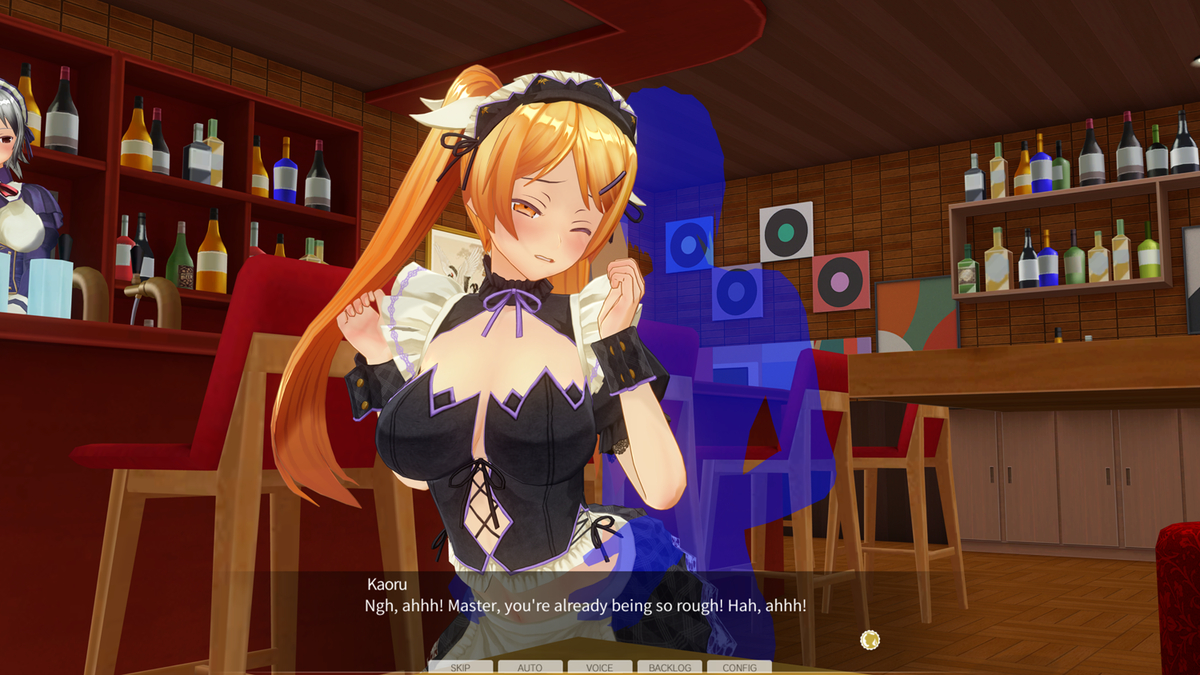Image resolution: width=1200 pixels, height=675 pixels.
Task: Open the BACKLOG of past dialogue
Action: tap(670, 667)
